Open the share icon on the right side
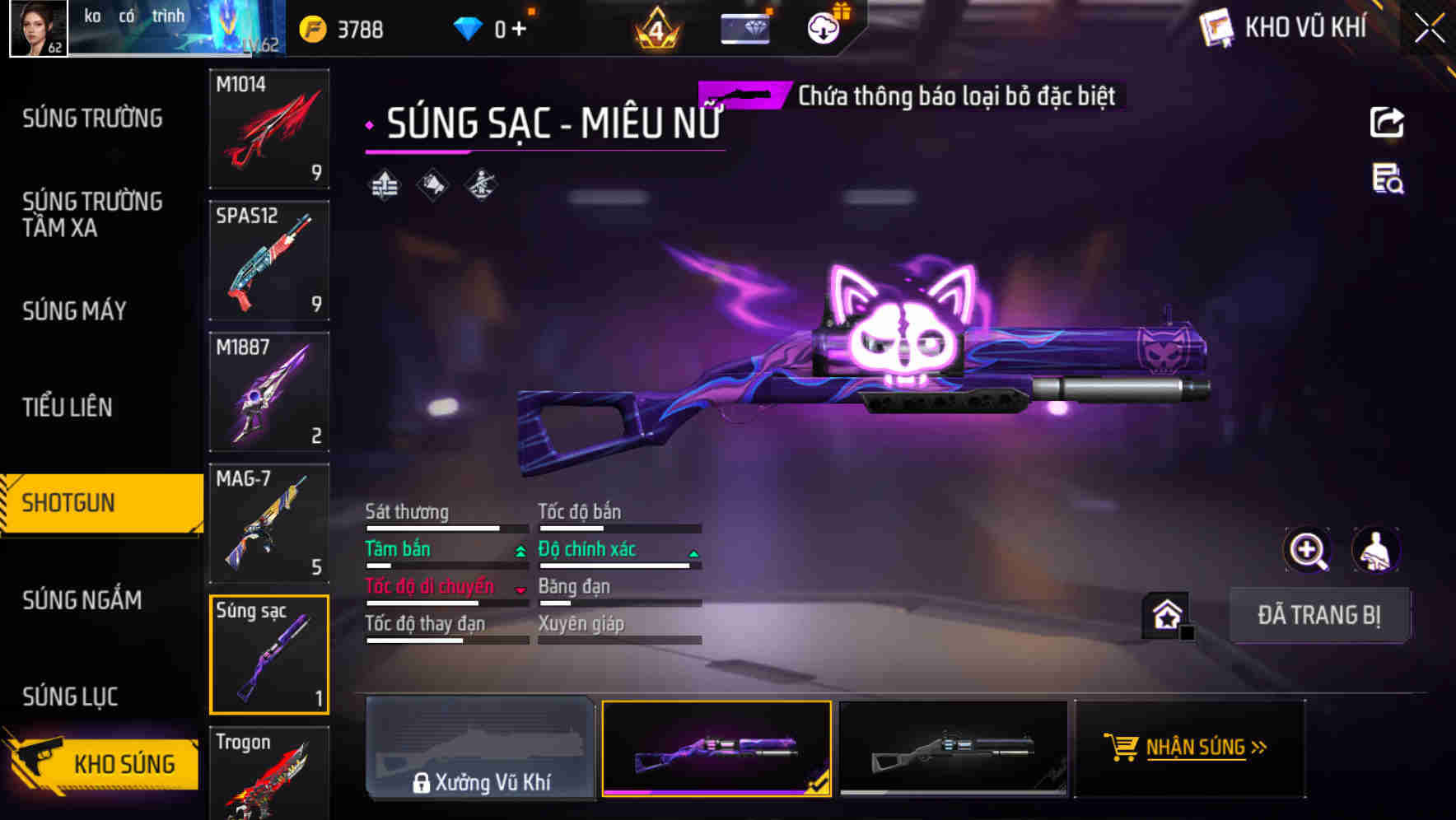This screenshot has width=1456, height=820. point(1388,122)
